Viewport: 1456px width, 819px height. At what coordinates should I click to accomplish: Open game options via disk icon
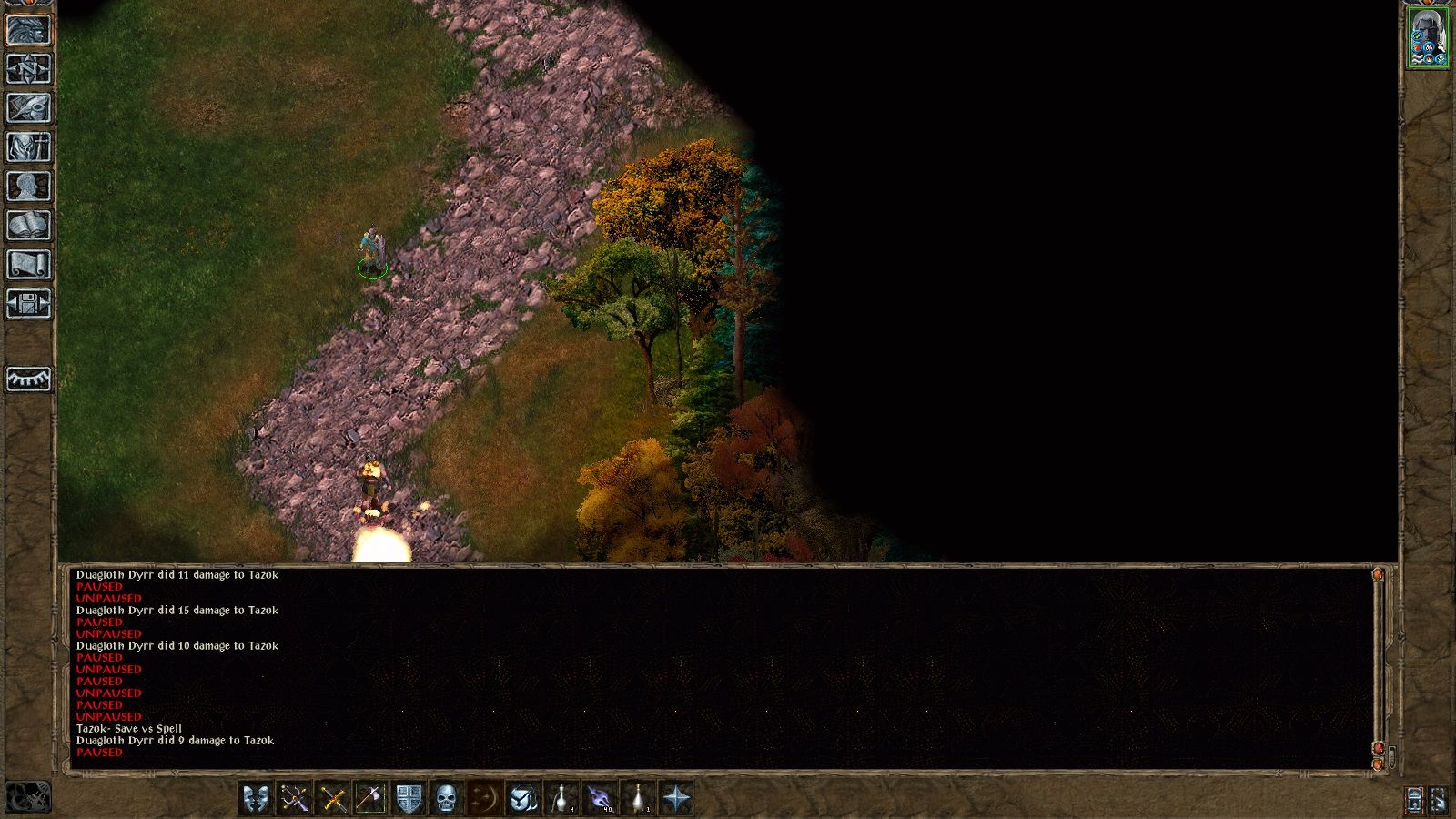pyautogui.click(x=27, y=303)
